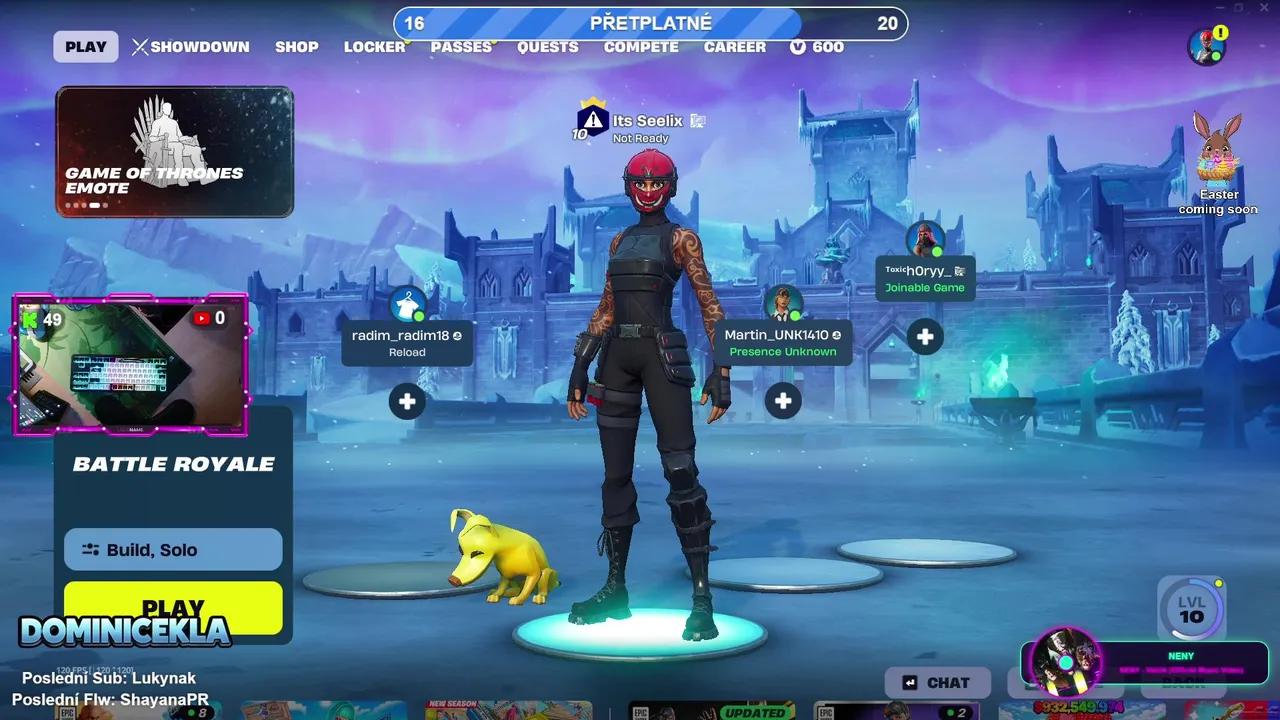The height and width of the screenshot is (720, 1280).
Task: Open the Easter coming soon basket icon
Action: click(x=1216, y=160)
